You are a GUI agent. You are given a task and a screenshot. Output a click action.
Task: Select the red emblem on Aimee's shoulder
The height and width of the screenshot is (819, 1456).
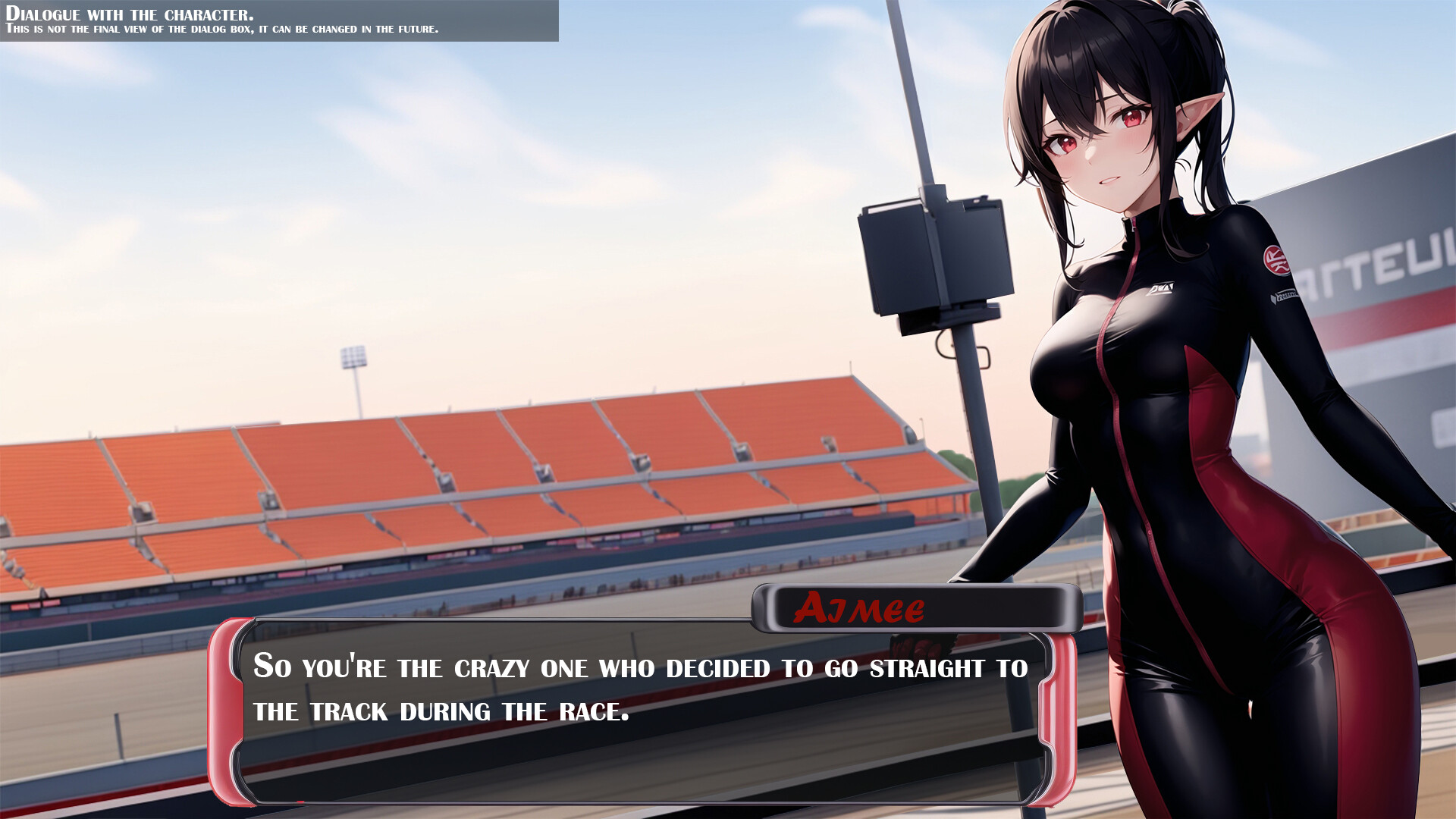(1276, 262)
